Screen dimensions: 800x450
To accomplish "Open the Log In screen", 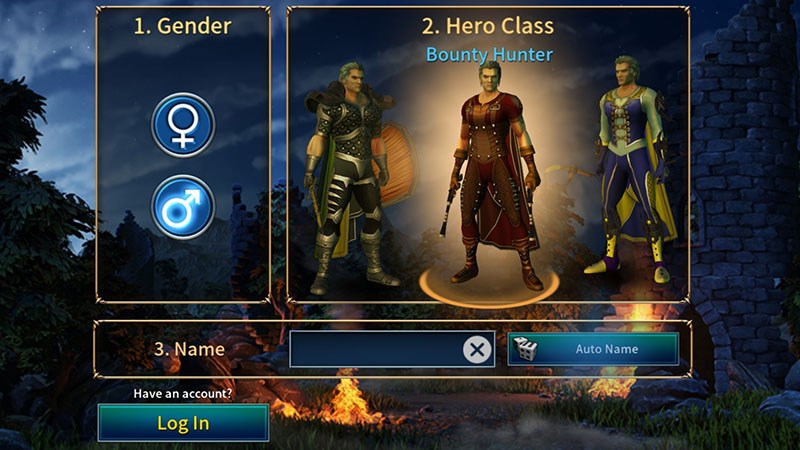I will [x=183, y=422].
